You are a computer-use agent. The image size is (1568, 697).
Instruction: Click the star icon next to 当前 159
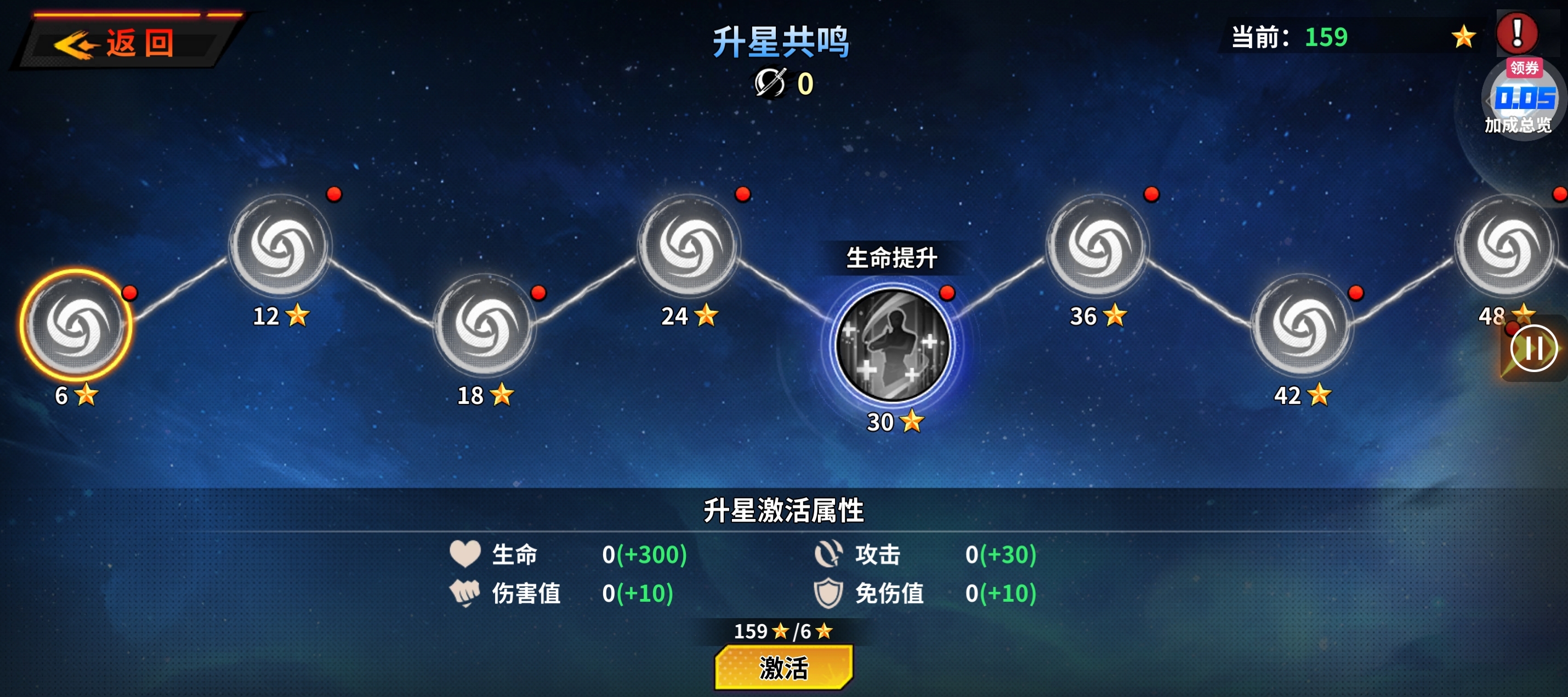tap(1463, 37)
